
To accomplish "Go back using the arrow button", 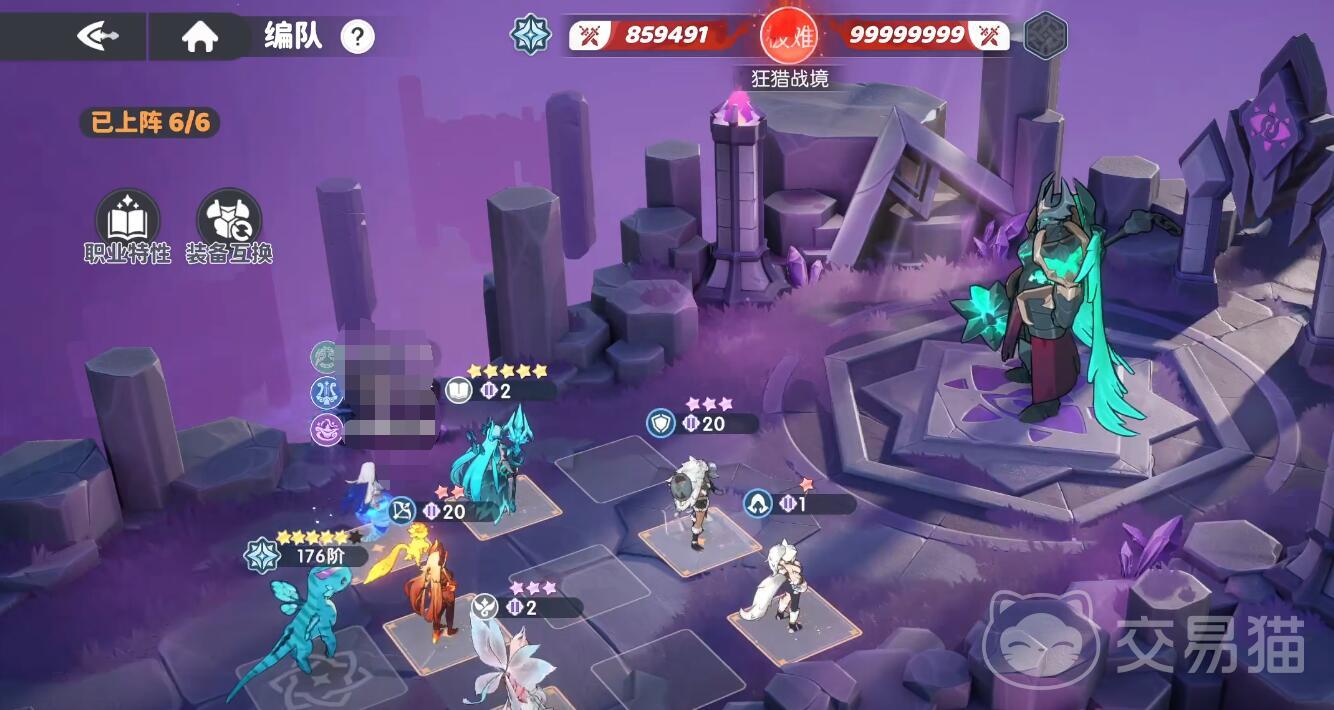I will pos(98,37).
